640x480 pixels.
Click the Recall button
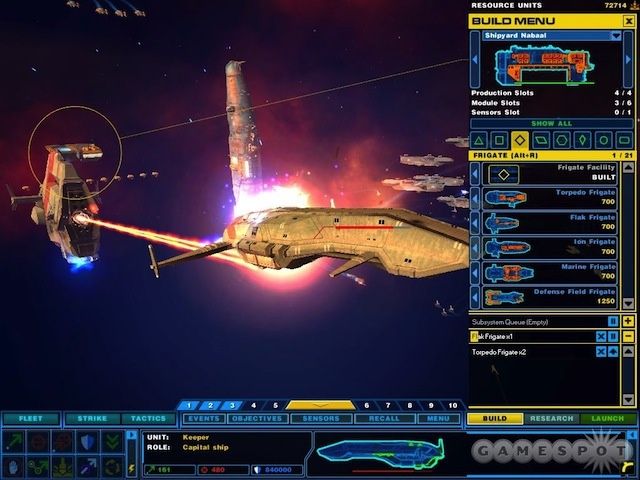click(x=382, y=418)
